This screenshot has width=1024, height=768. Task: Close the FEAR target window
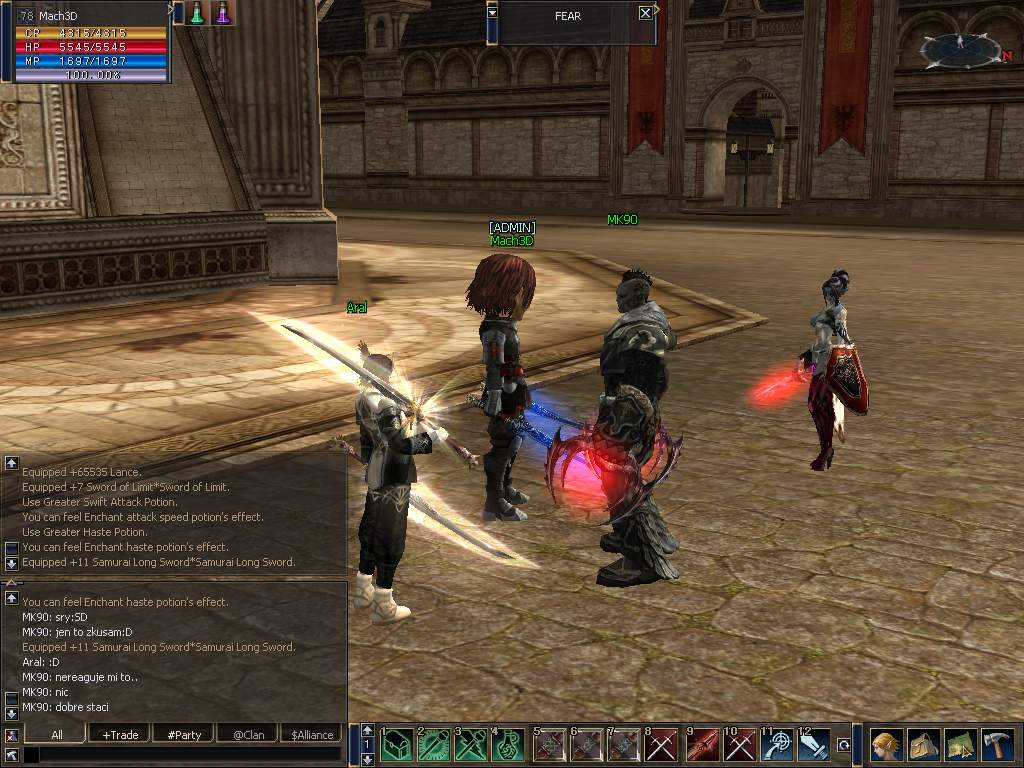tap(645, 13)
